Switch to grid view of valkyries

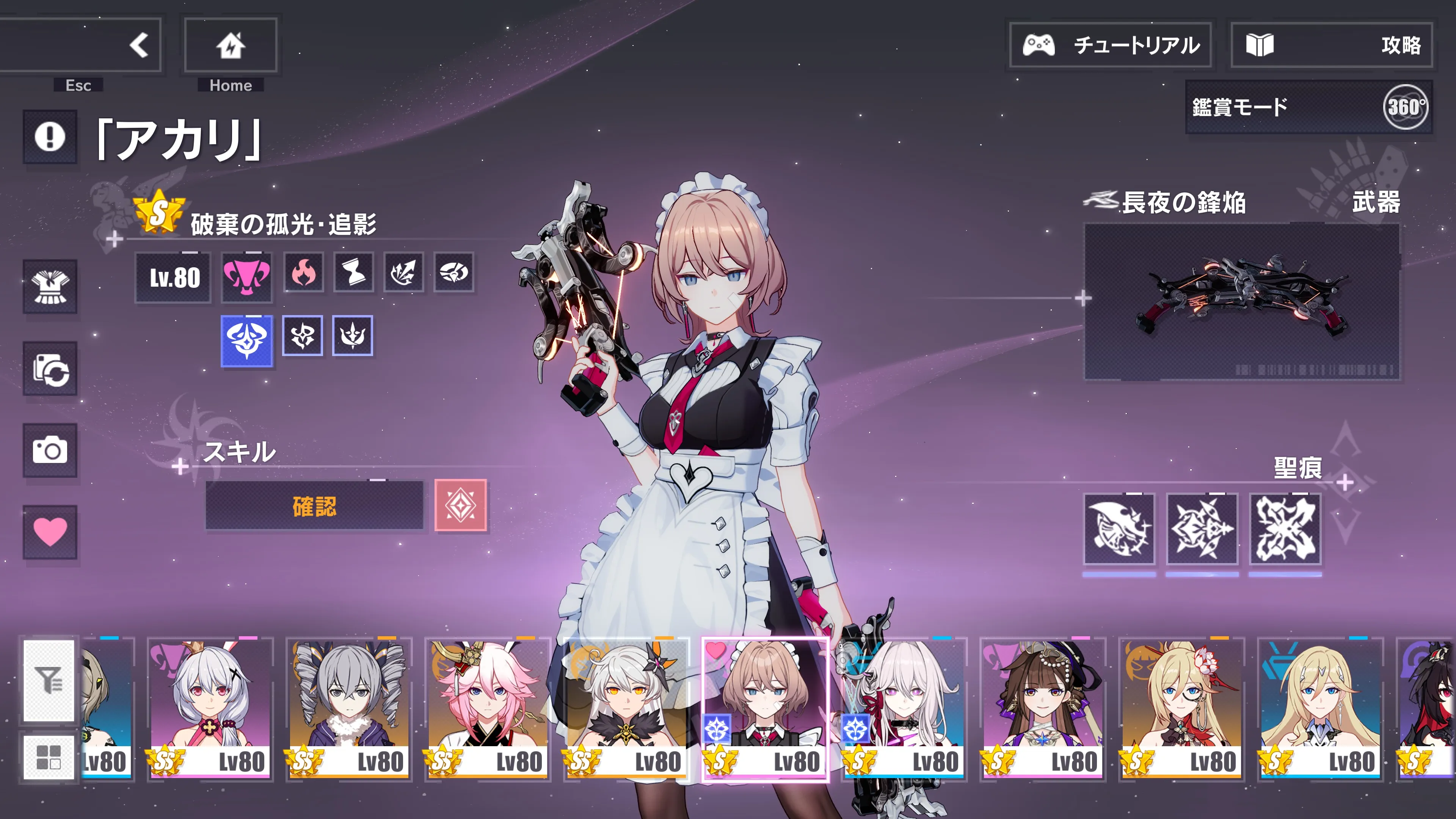(x=49, y=757)
